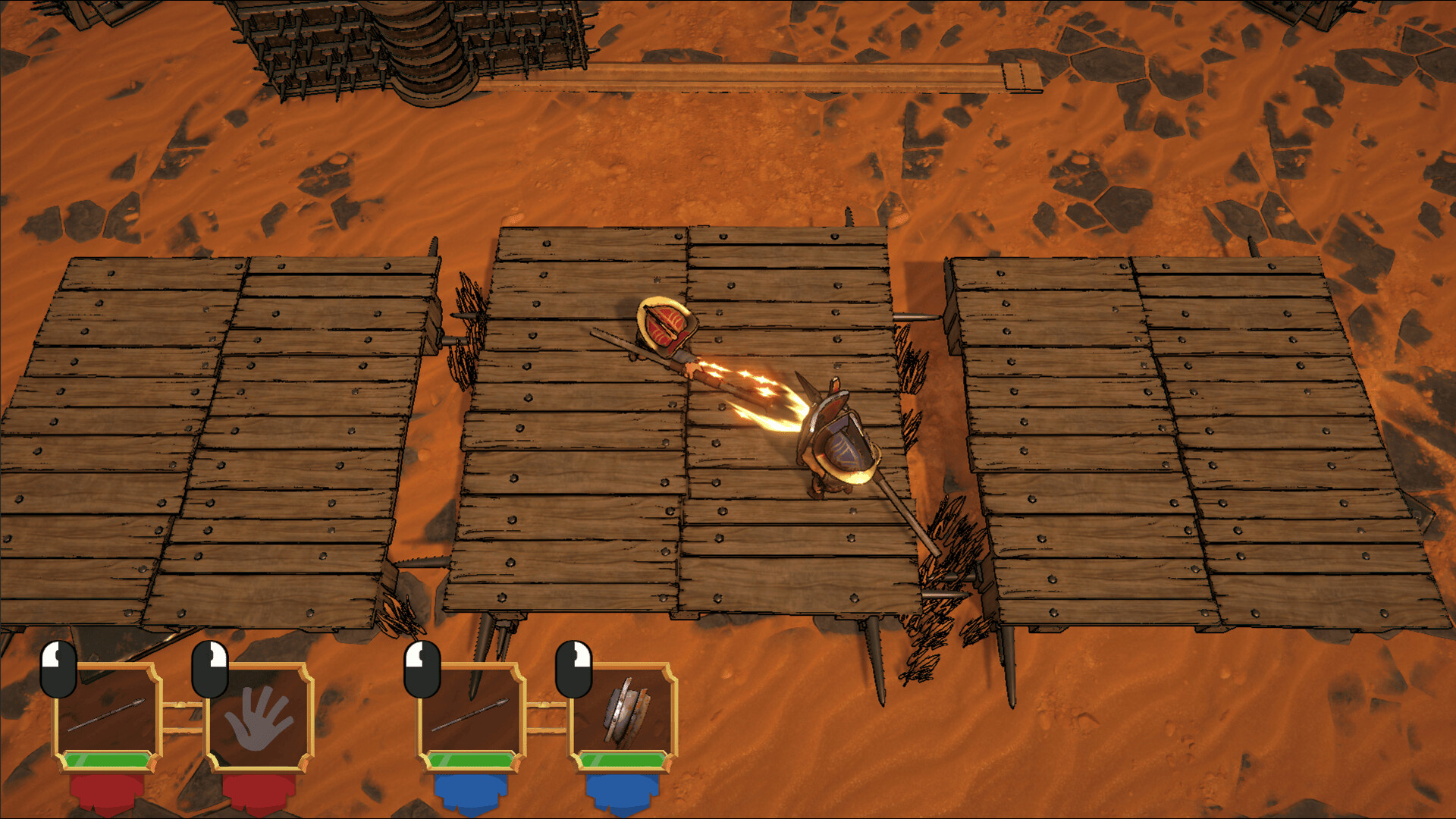This screenshot has height=819, width=1456.
Task: Select the red player's spear weapon slot
Action: click(x=106, y=713)
